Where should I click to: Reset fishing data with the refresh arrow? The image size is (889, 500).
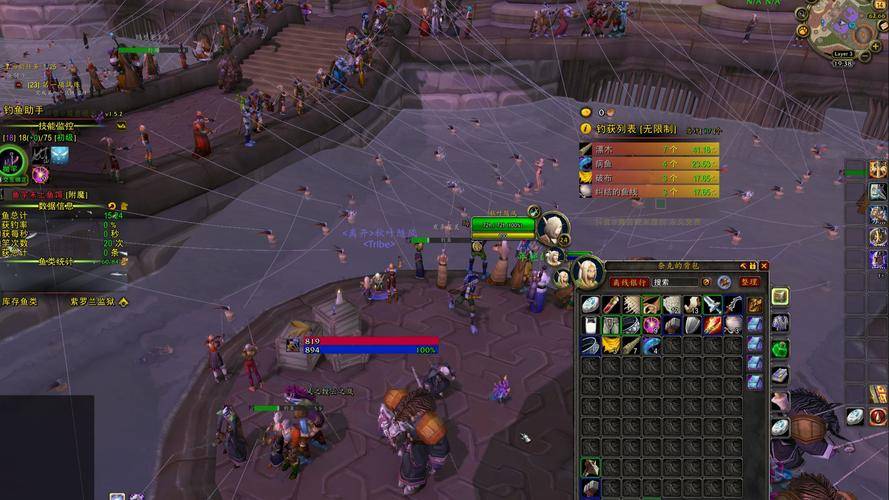tap(112, 205)
